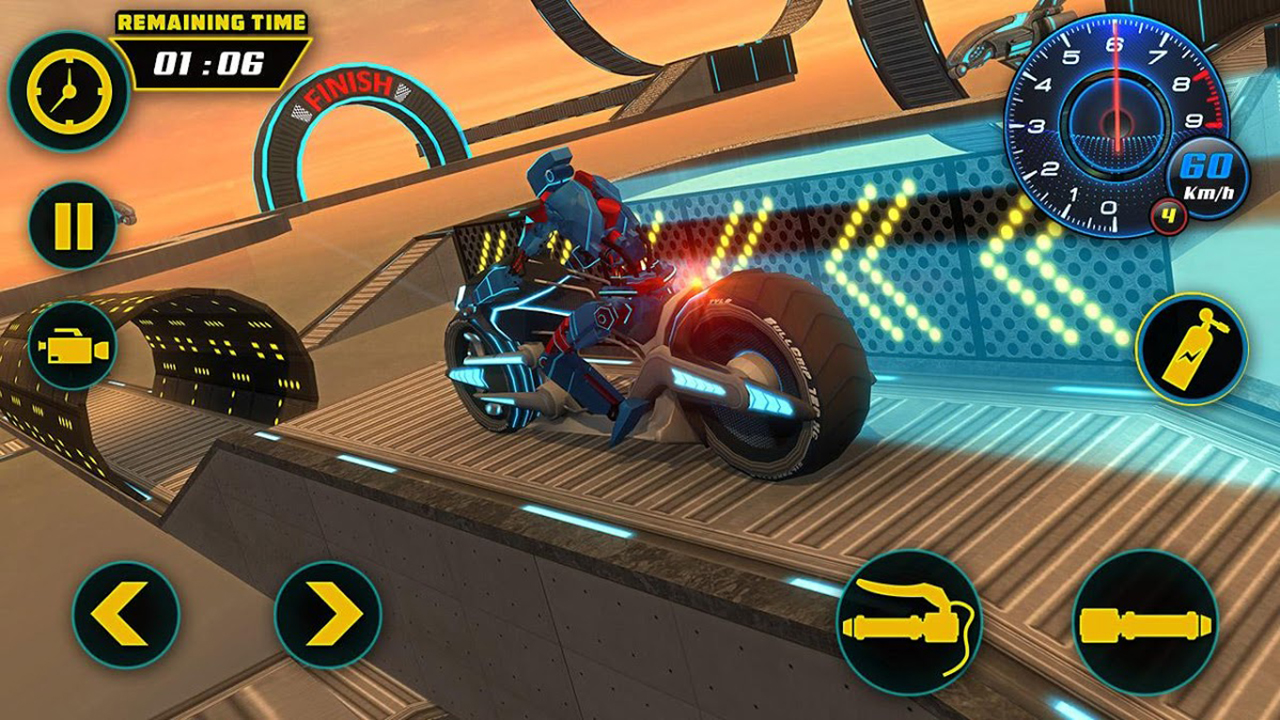Screen dimensions: 1280x720
Task: Click the arrow marker on the FINISH sign
Action: [403, 91]
